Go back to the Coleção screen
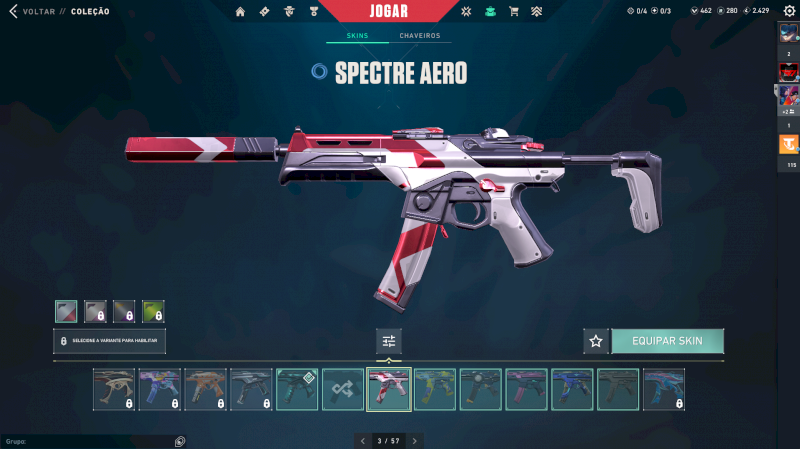The height and width of the screenshot is (449, 800). (x=40, y=11)
